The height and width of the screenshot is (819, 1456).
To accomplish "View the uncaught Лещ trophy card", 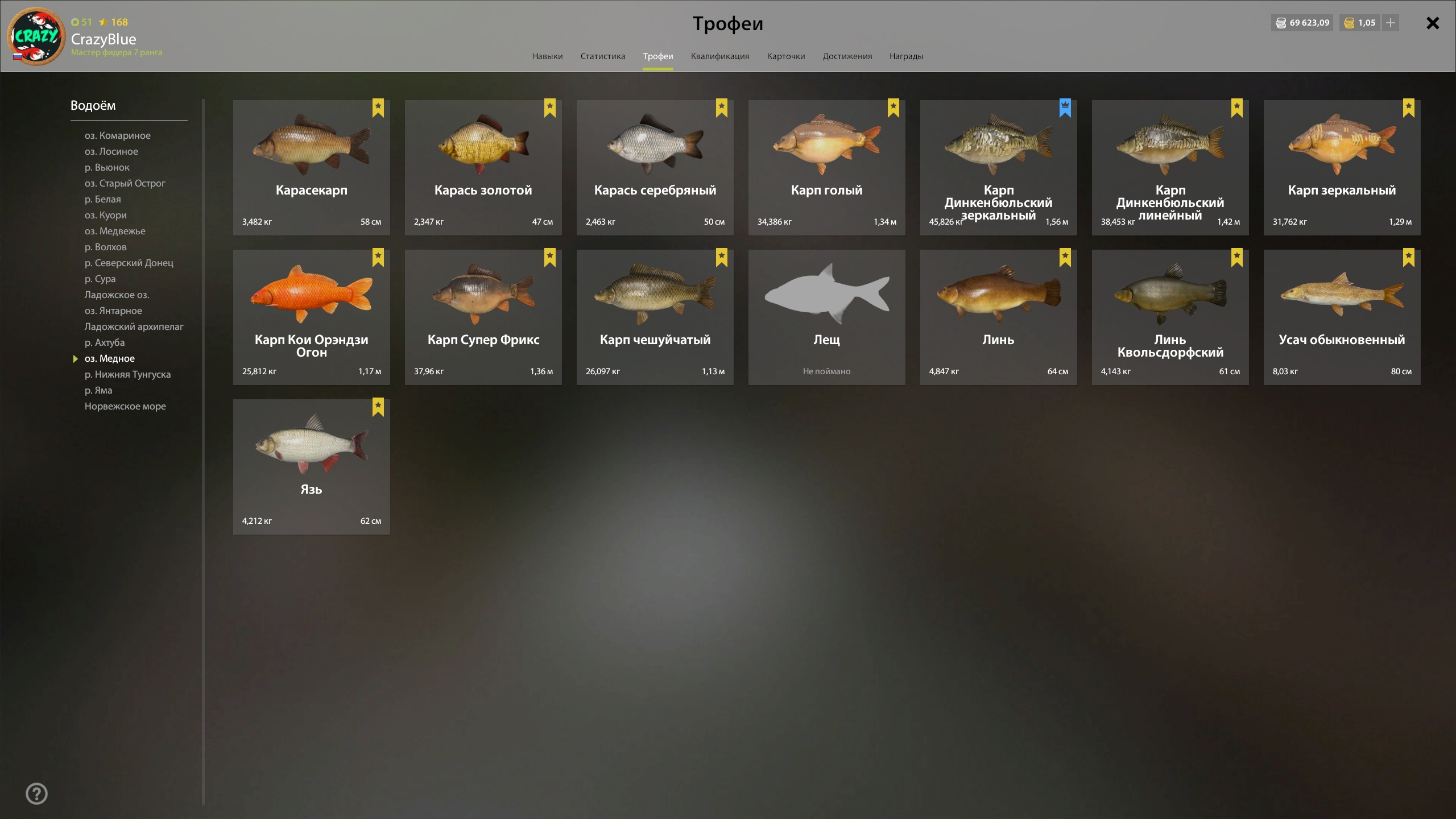I will pos(826,317).
